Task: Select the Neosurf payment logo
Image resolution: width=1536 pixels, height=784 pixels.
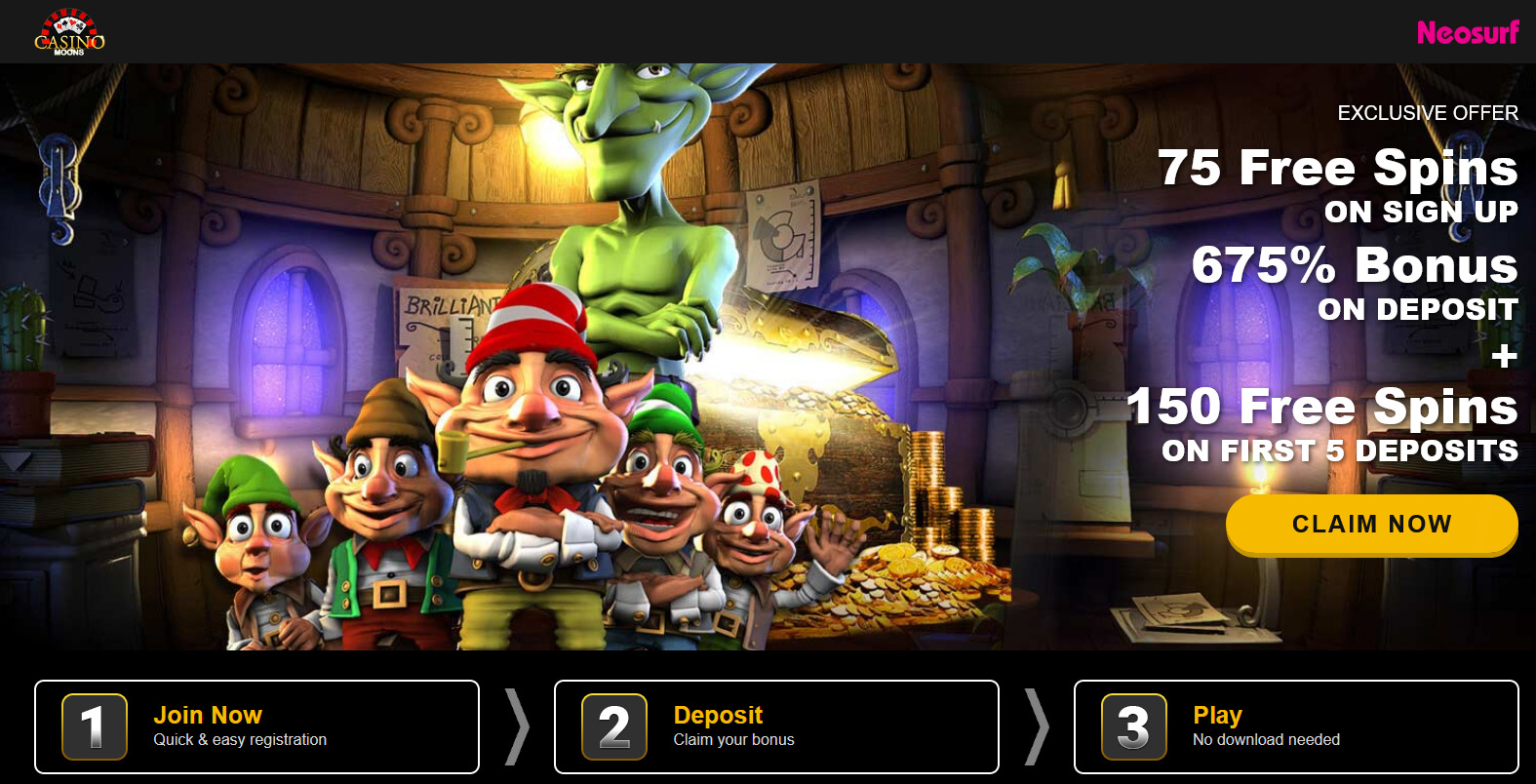Action: coord(1468,32)
